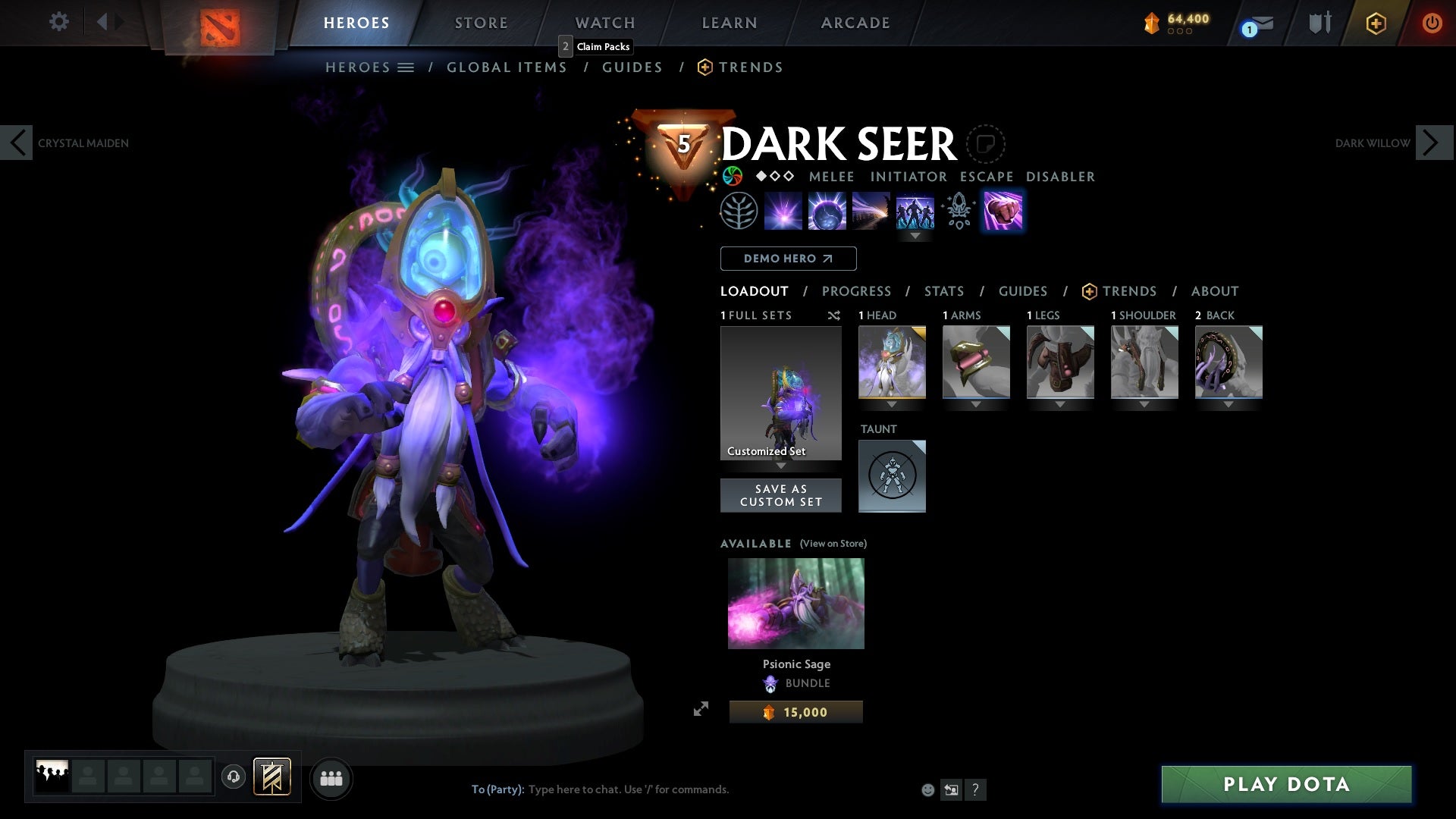
Task: Select the Vacuum ability icon
Action: [x=783, y=210]
